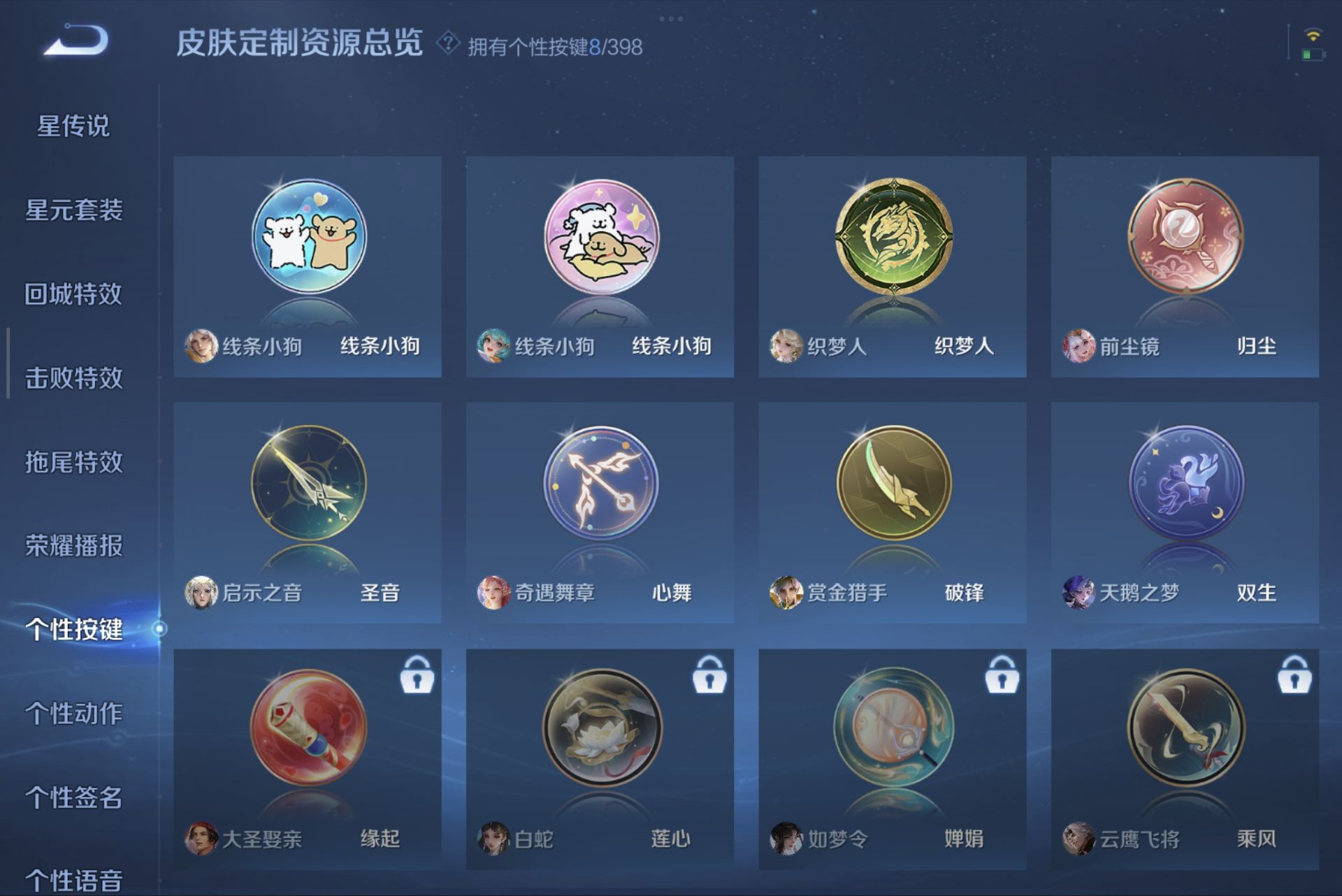This screenshot has width=1342, height=896.
Task: Open the 个性语音 section
Action: pos(75,883)
